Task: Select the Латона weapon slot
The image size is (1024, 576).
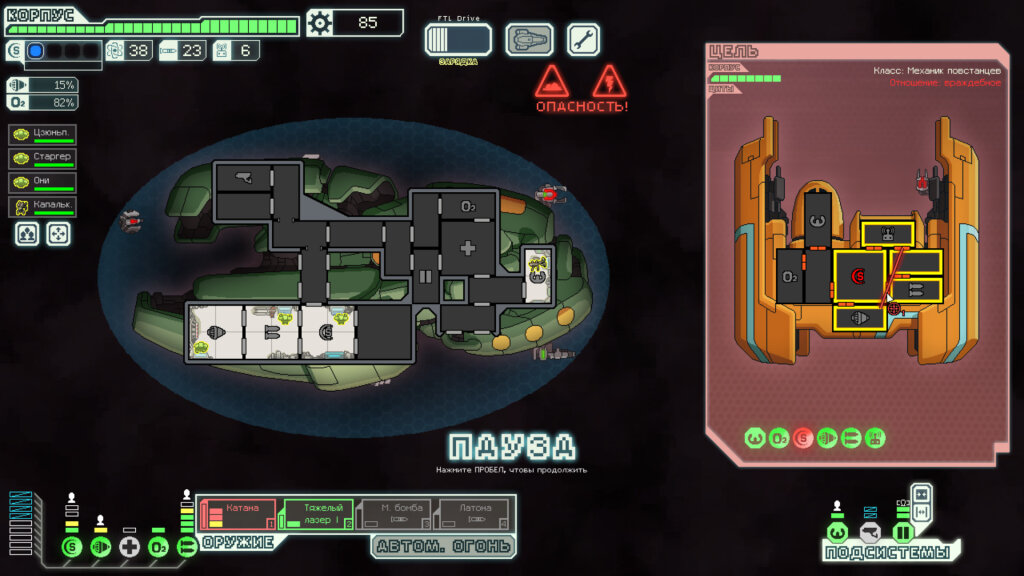Action: tap(474, 514)
